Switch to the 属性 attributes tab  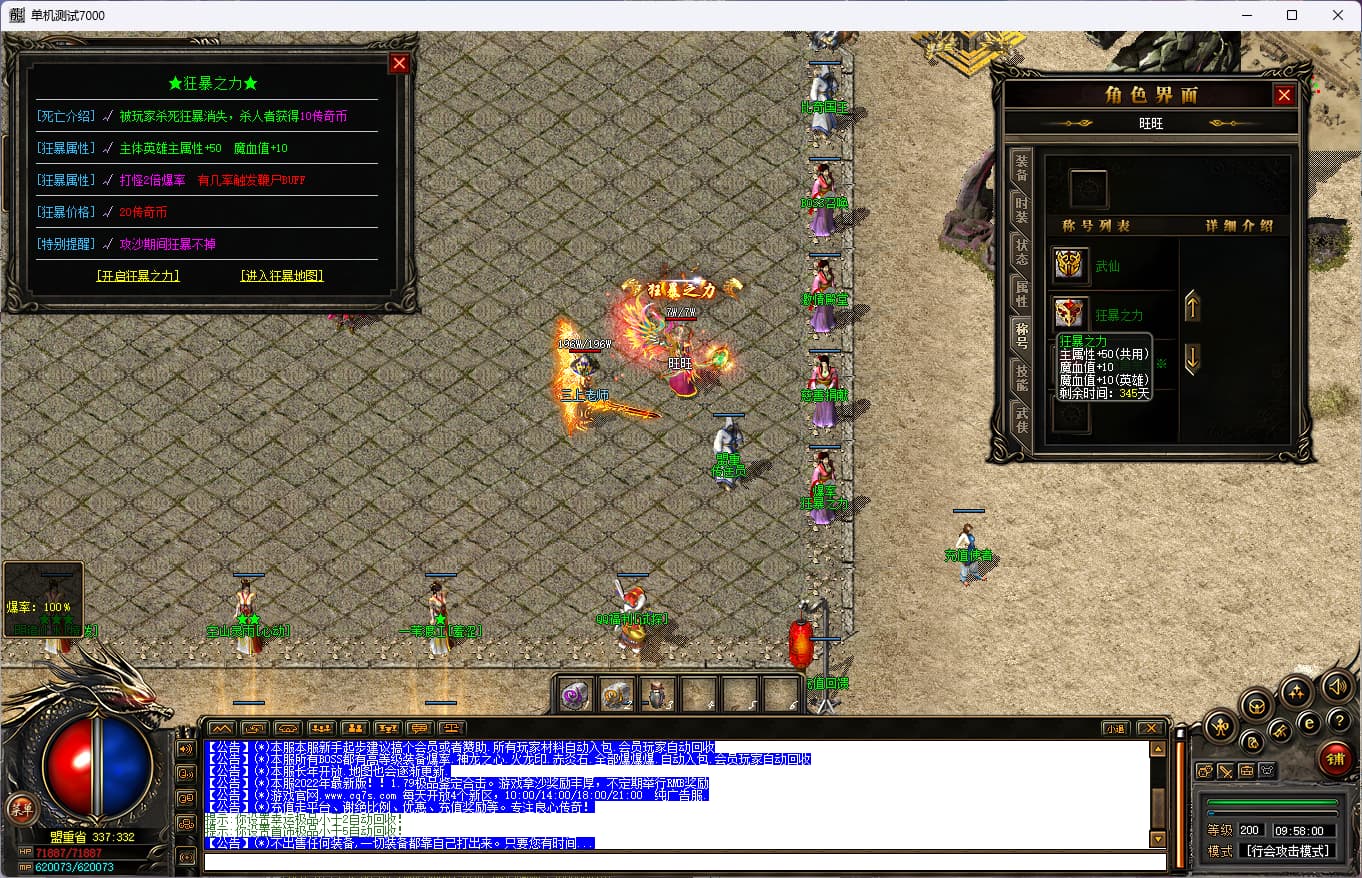coord(1021,293)
